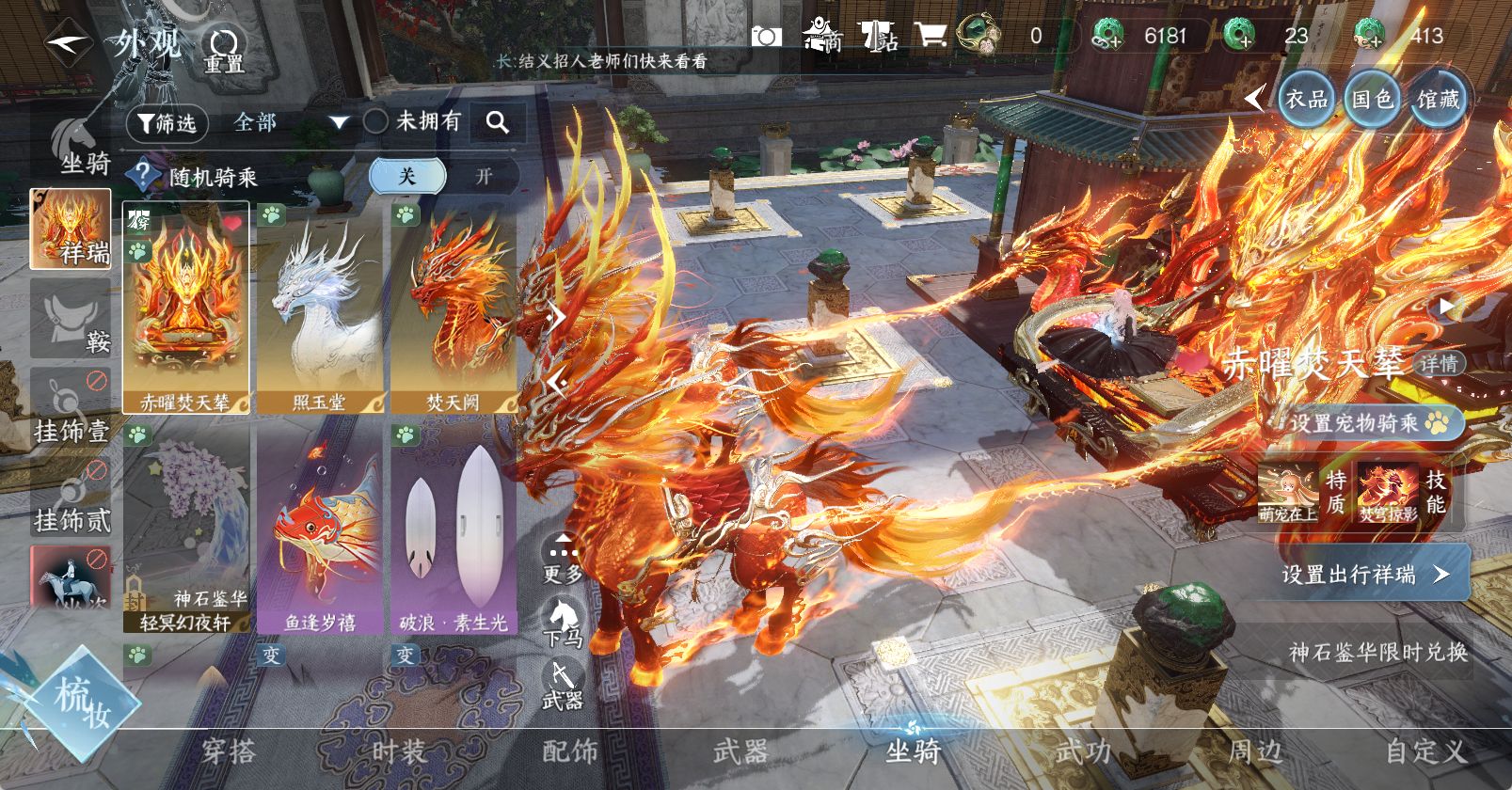Open the 鞍 saddle category
The image size is (1512, 790).
pyautogui.click(x=71, y=319)
